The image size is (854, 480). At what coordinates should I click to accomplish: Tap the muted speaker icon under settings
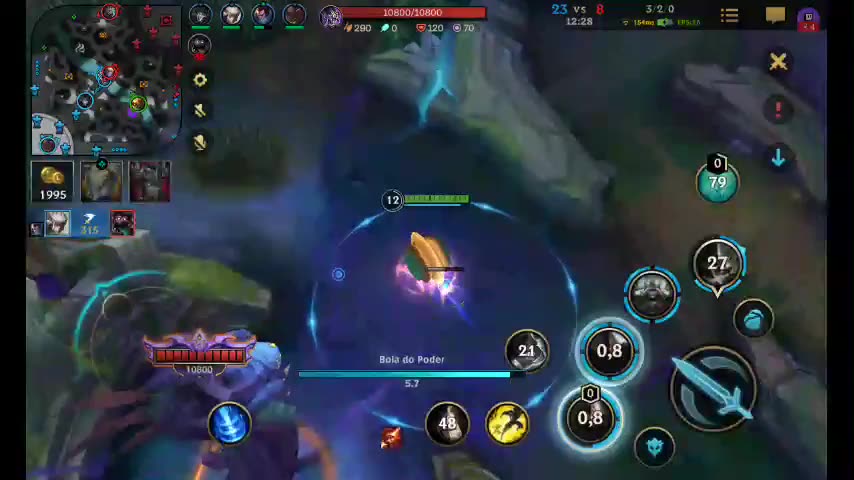[200, 111]
